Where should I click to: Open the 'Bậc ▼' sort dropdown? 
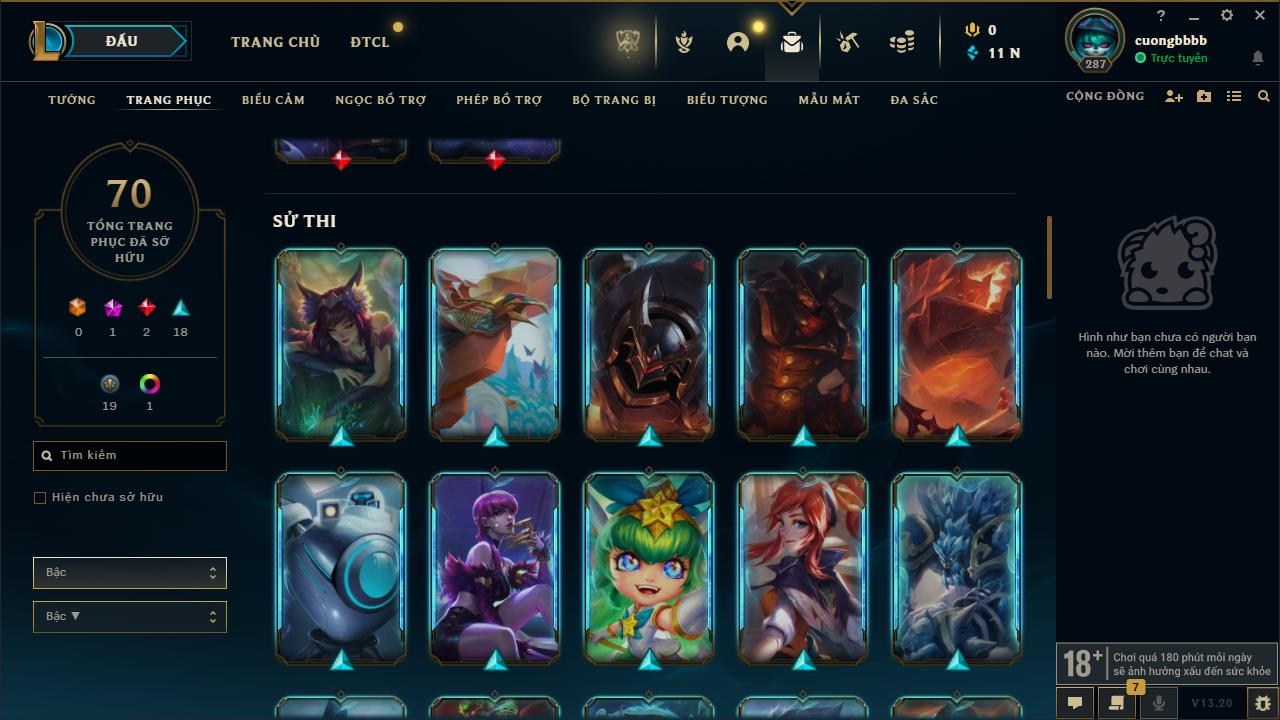pyautogui.click(x=129, y=616)
